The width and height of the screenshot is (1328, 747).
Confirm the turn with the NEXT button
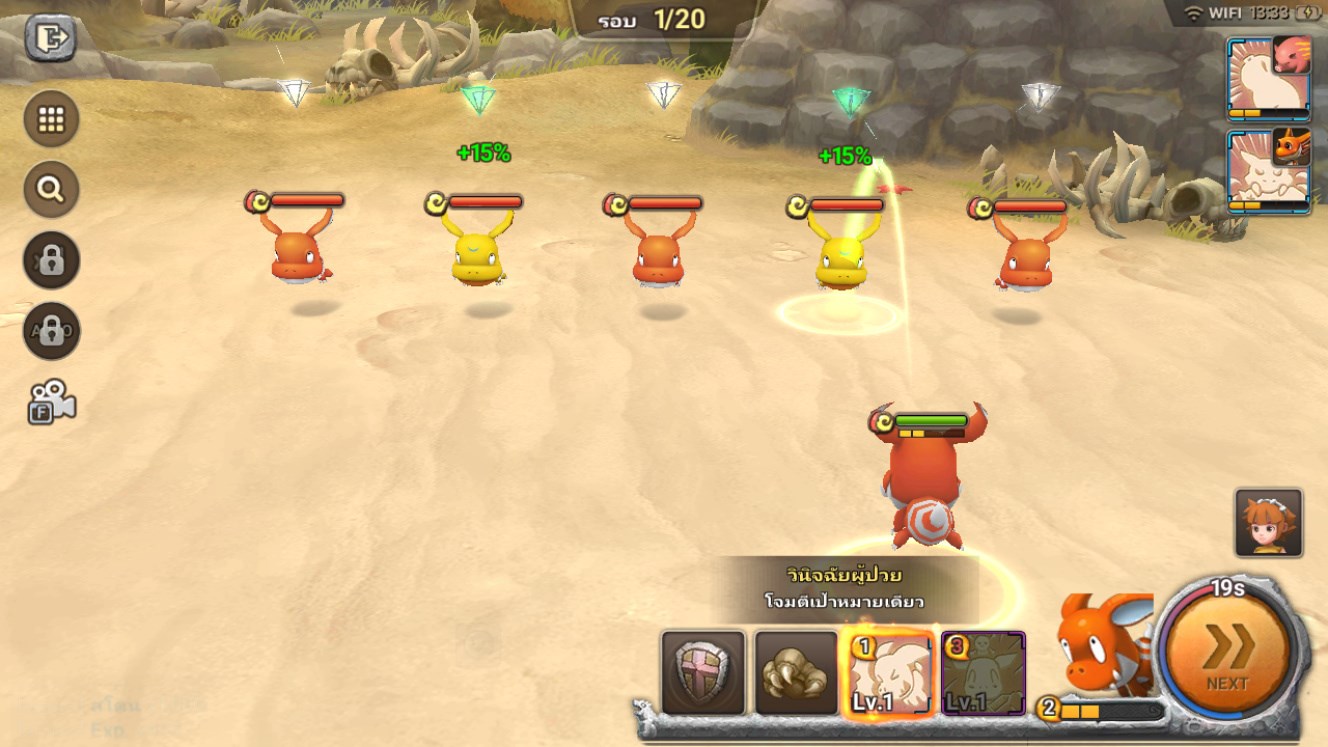(1227, 653)
